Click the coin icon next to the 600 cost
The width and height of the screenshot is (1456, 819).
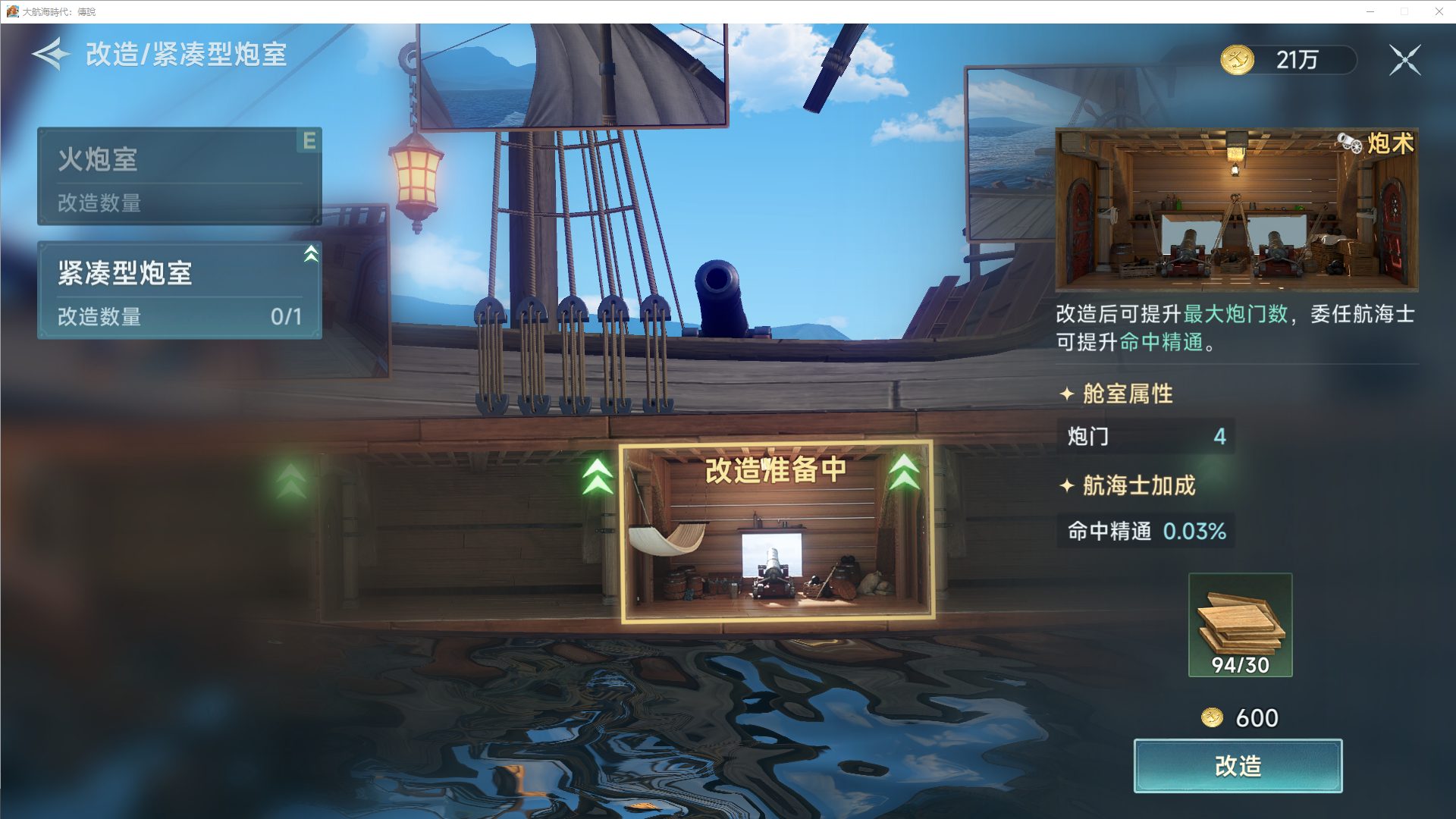click(1214, 717)
